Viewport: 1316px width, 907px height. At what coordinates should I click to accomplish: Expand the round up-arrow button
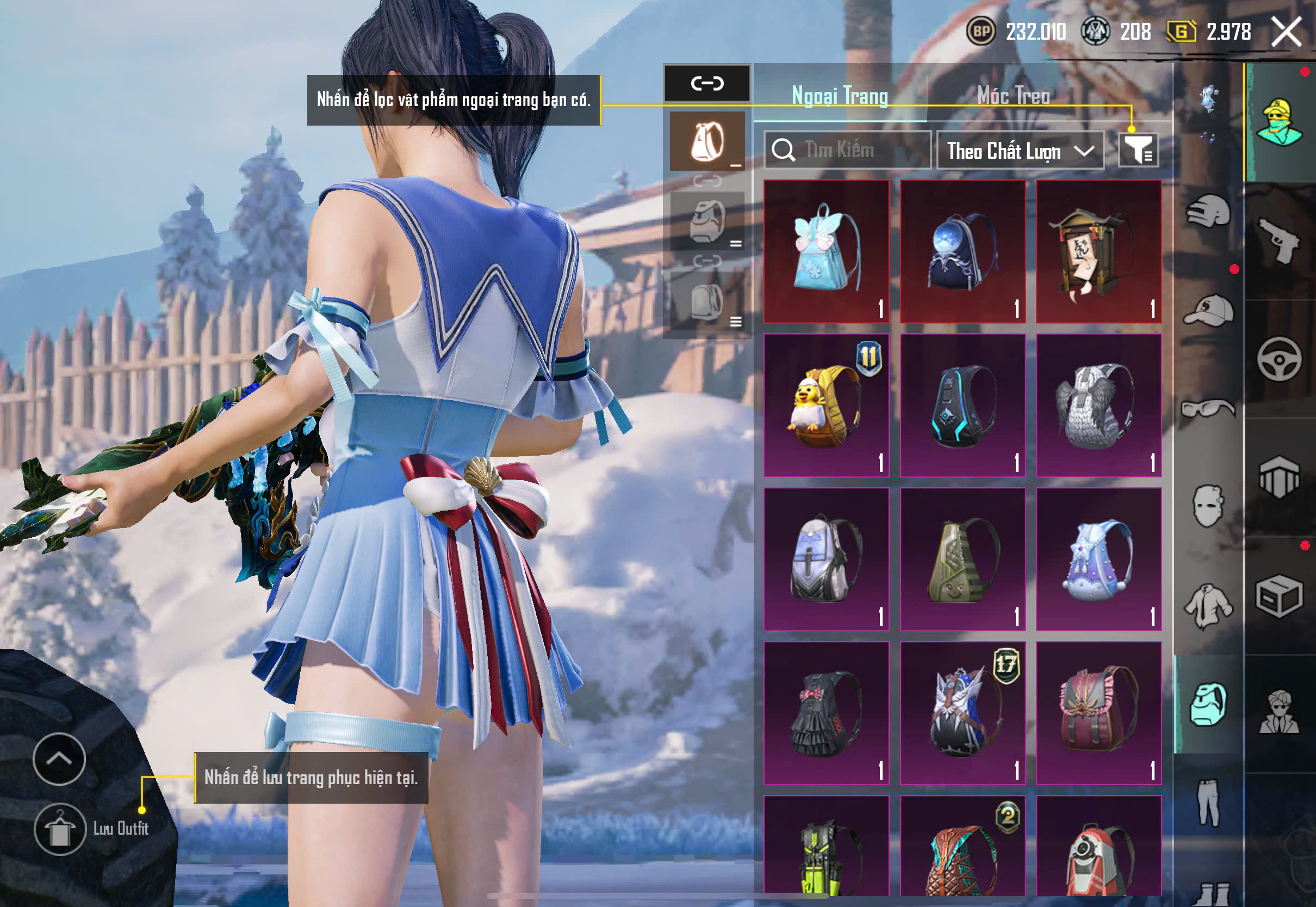(x=59, y=759)
